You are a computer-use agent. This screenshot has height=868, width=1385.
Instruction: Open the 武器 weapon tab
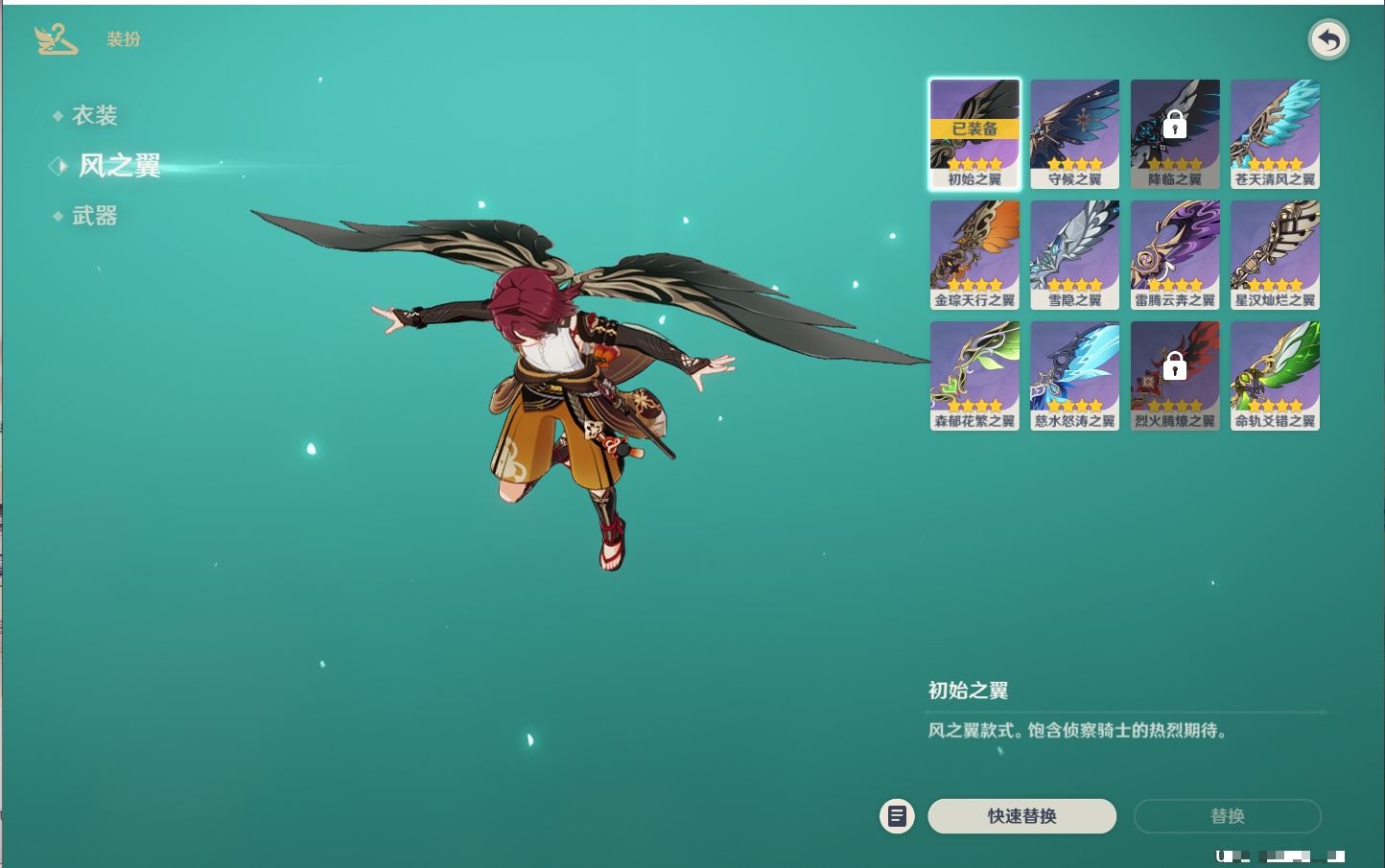point(94,216)
